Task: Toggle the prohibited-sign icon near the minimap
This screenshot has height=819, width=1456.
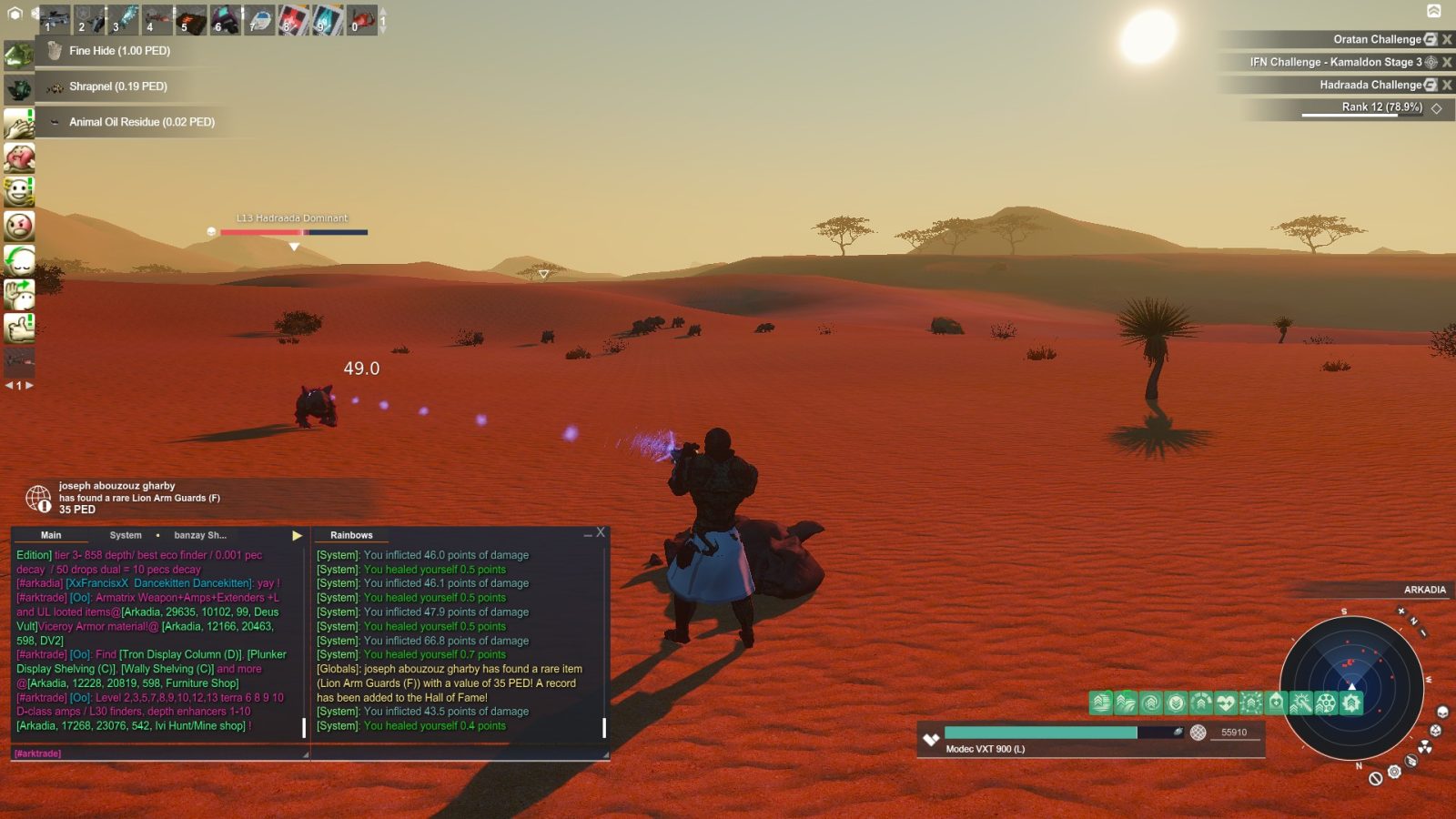Action: coord(1376,778)
